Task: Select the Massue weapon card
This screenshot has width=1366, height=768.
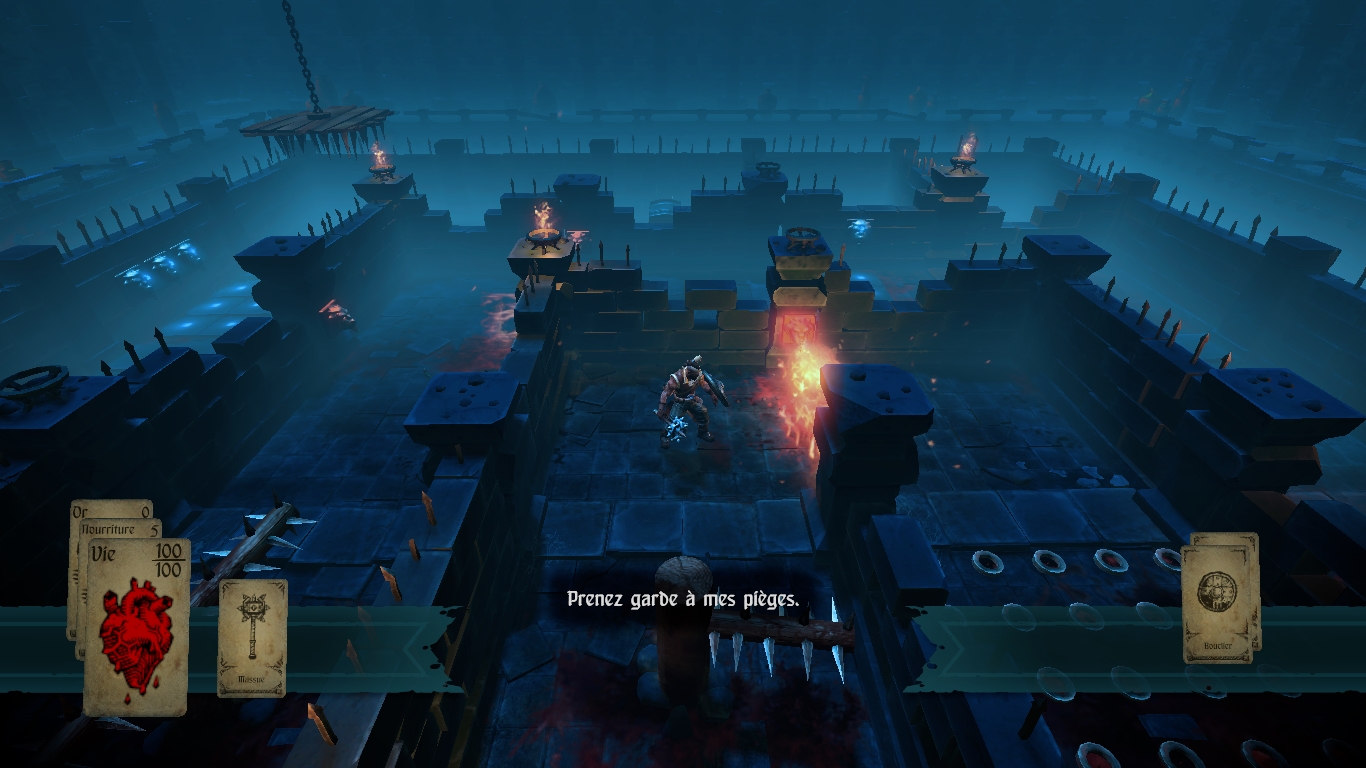Action: 252,637
